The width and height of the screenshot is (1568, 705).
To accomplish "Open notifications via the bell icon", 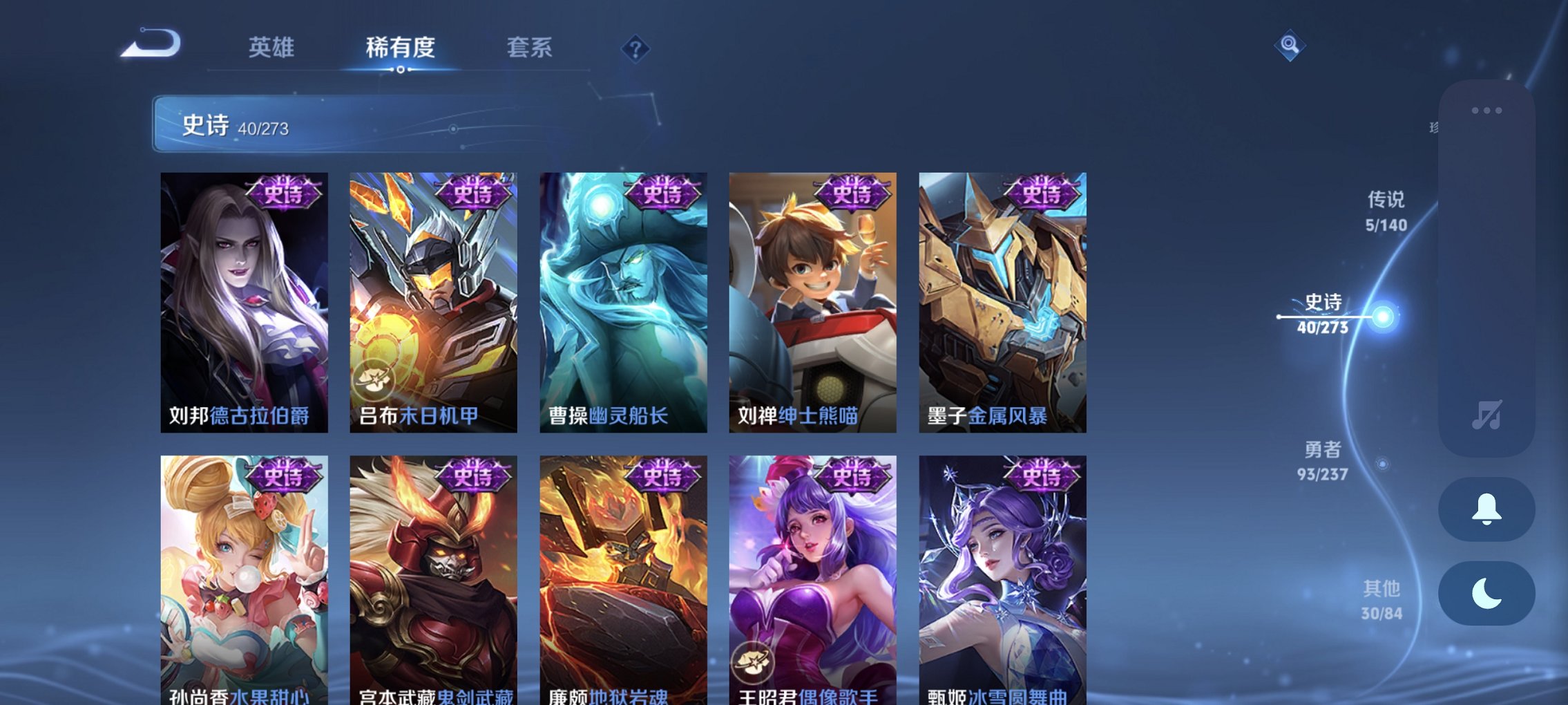I will (x=1486, y=509).
